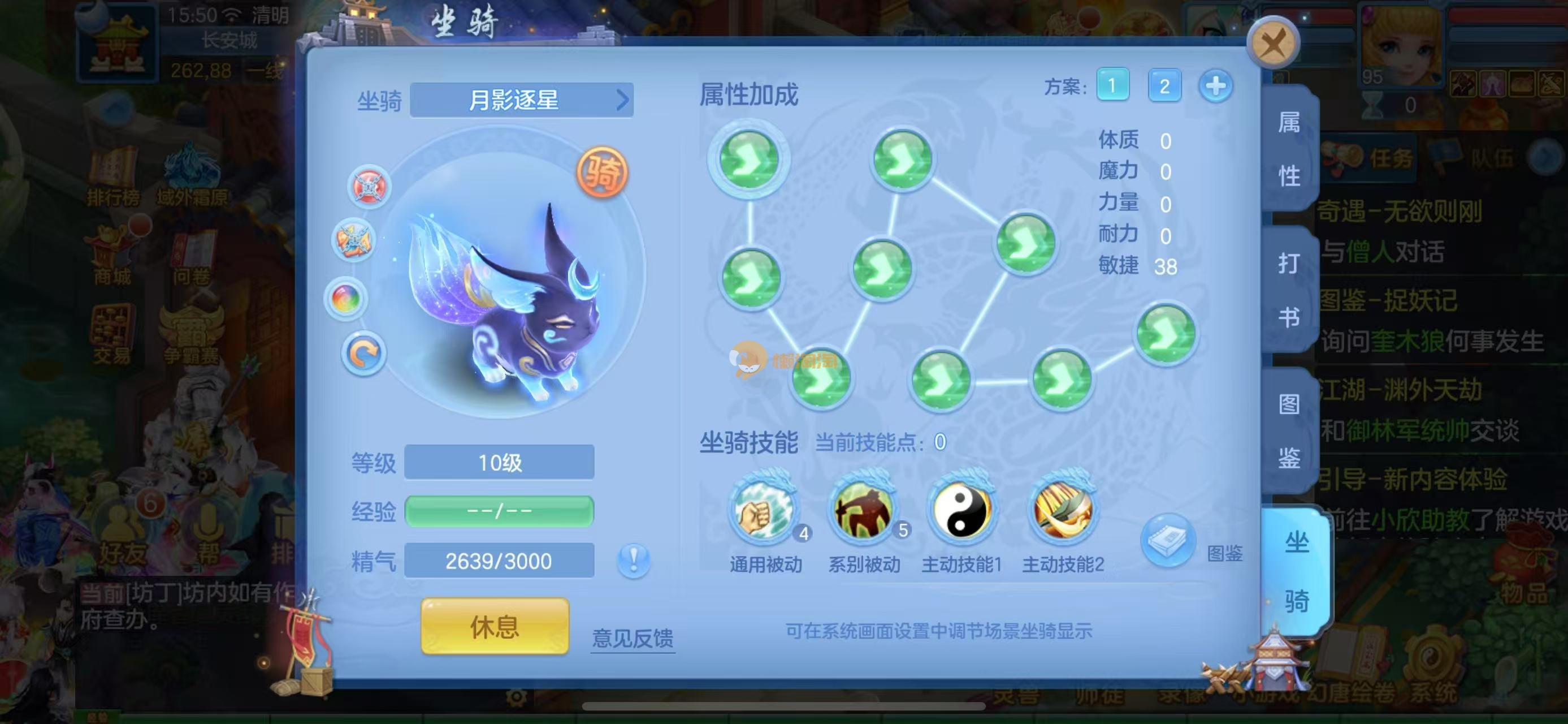Rotate the mount with the orange arrow button
The image size is (1568, 724).
pos(363,354)
